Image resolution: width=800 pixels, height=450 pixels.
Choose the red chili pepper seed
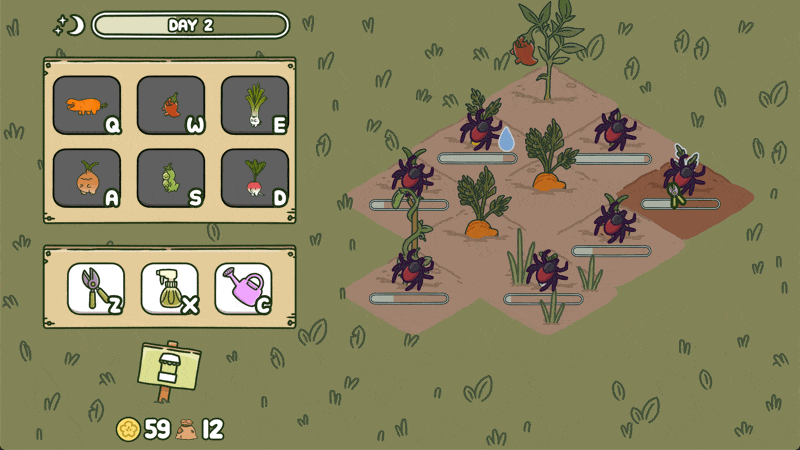tap(171, 105)
